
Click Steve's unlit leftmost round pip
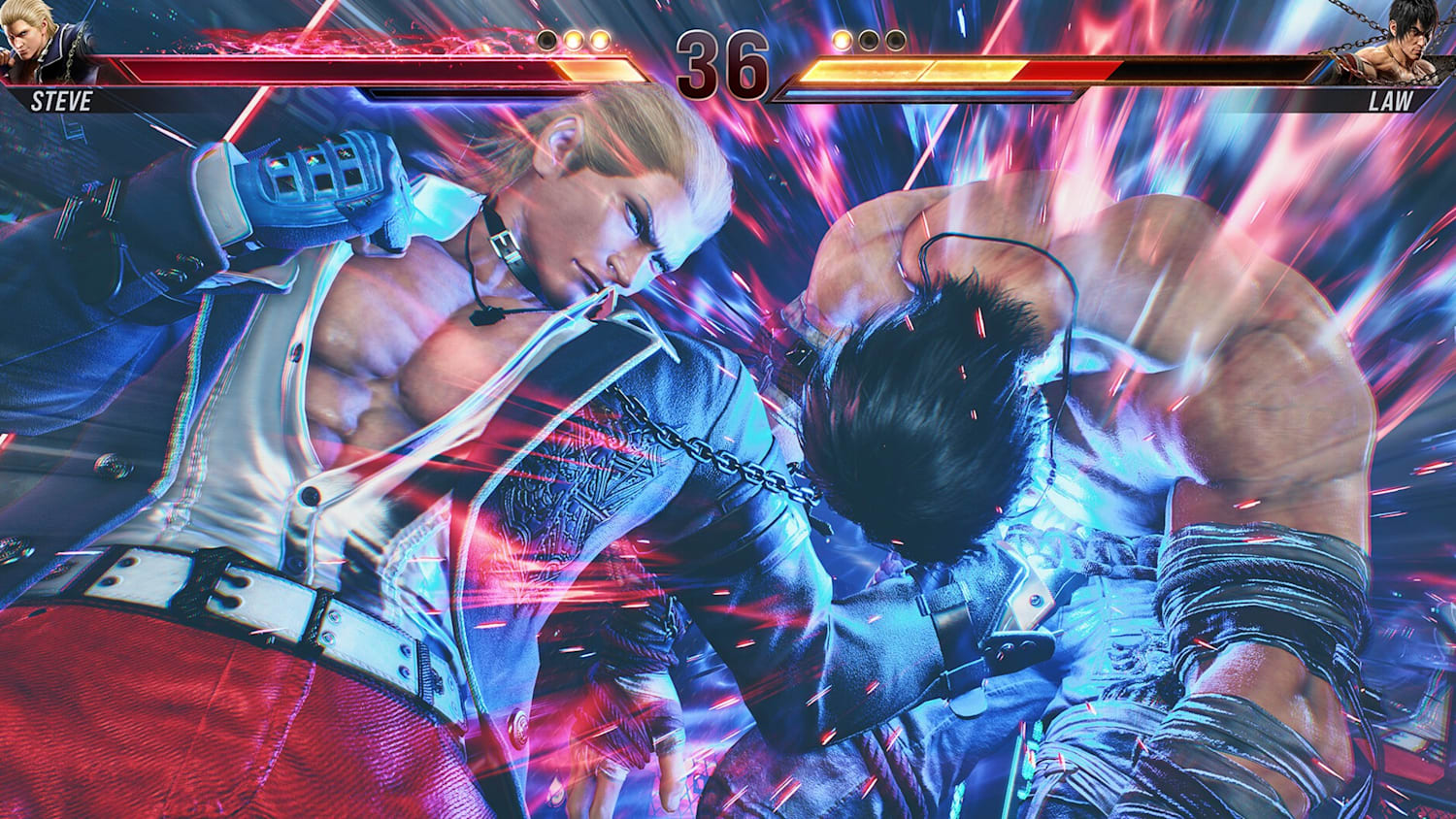coord(547,41)
